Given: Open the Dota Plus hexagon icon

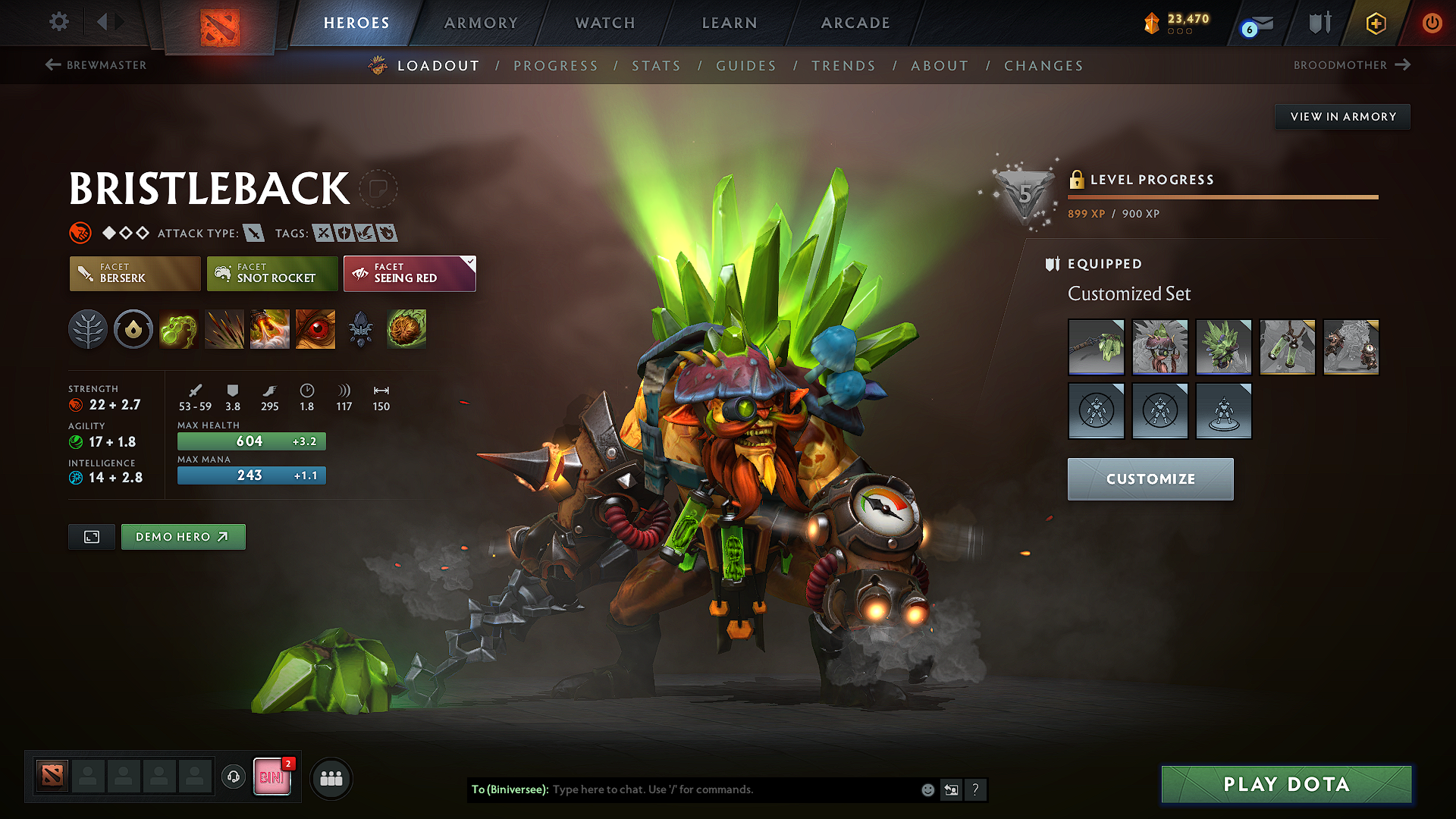Looking at the screenshot, I should point(1375,23).
